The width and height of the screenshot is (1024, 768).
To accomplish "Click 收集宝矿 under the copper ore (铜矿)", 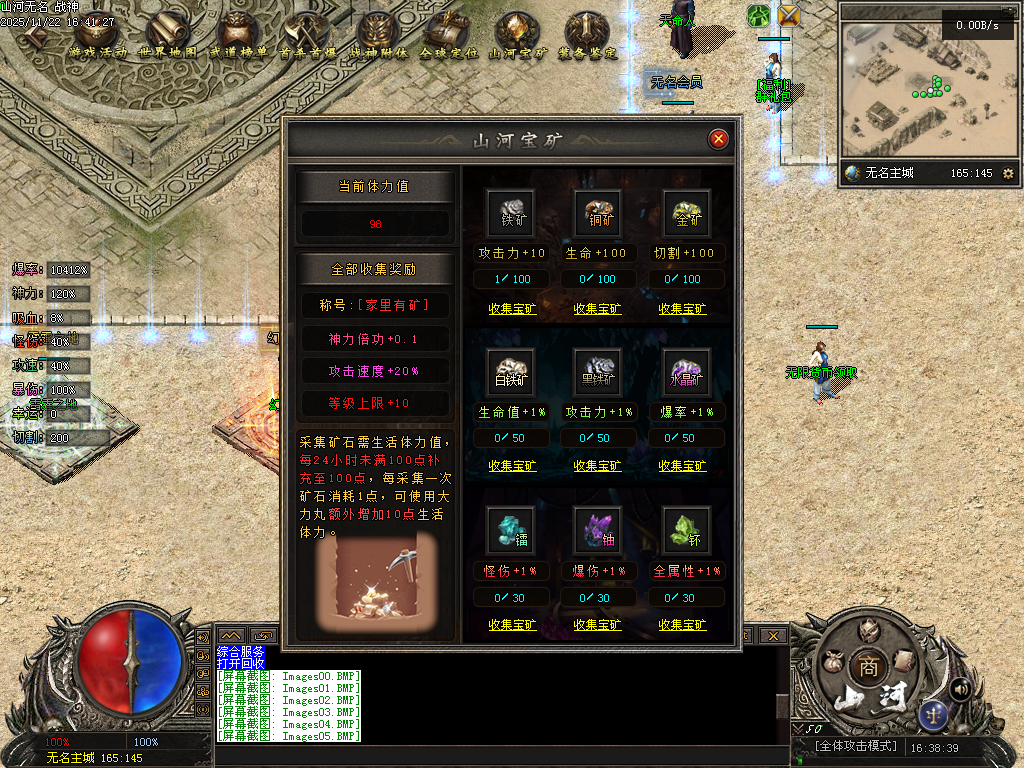I will [x=597, y=309].
